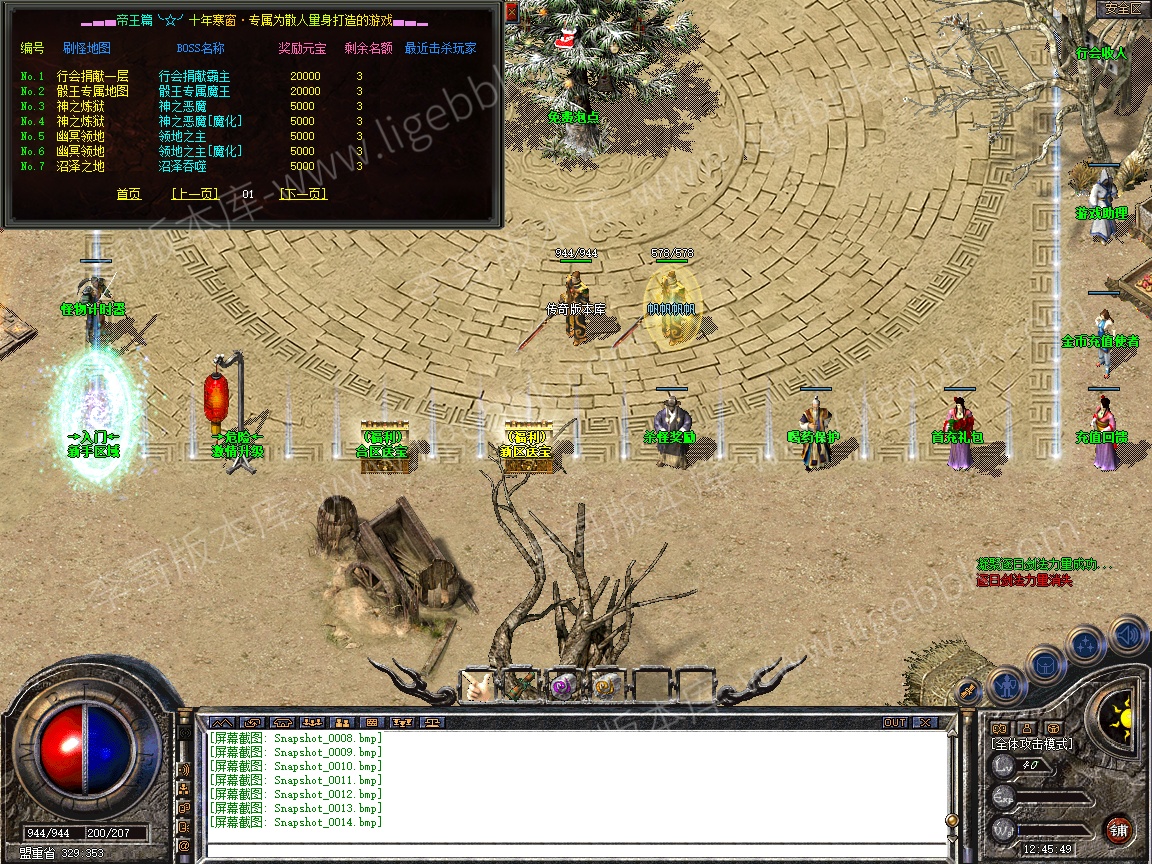Go to the 首页 first page link
The height and width of the screenshot is (864, 1152).
click(x=129, y=194)
